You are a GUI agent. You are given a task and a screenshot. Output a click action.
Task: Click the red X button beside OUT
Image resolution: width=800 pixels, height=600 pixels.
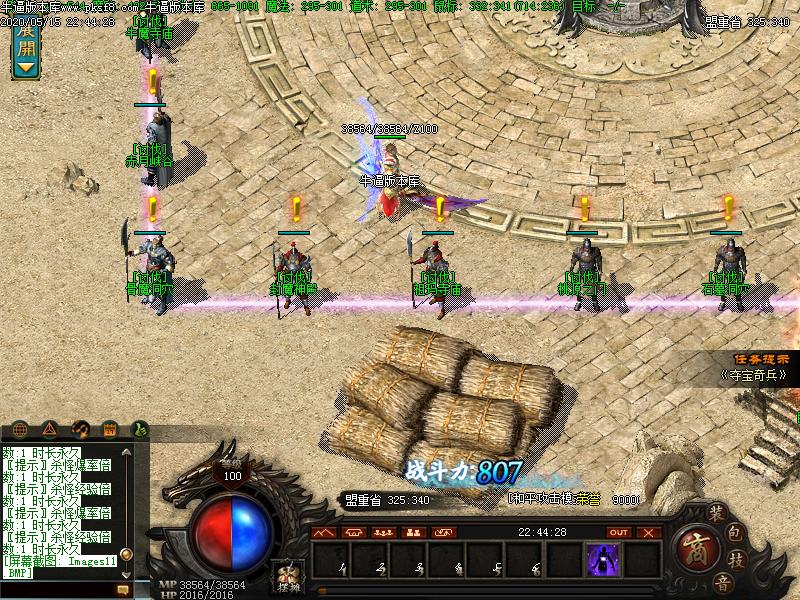click(648, 532)
